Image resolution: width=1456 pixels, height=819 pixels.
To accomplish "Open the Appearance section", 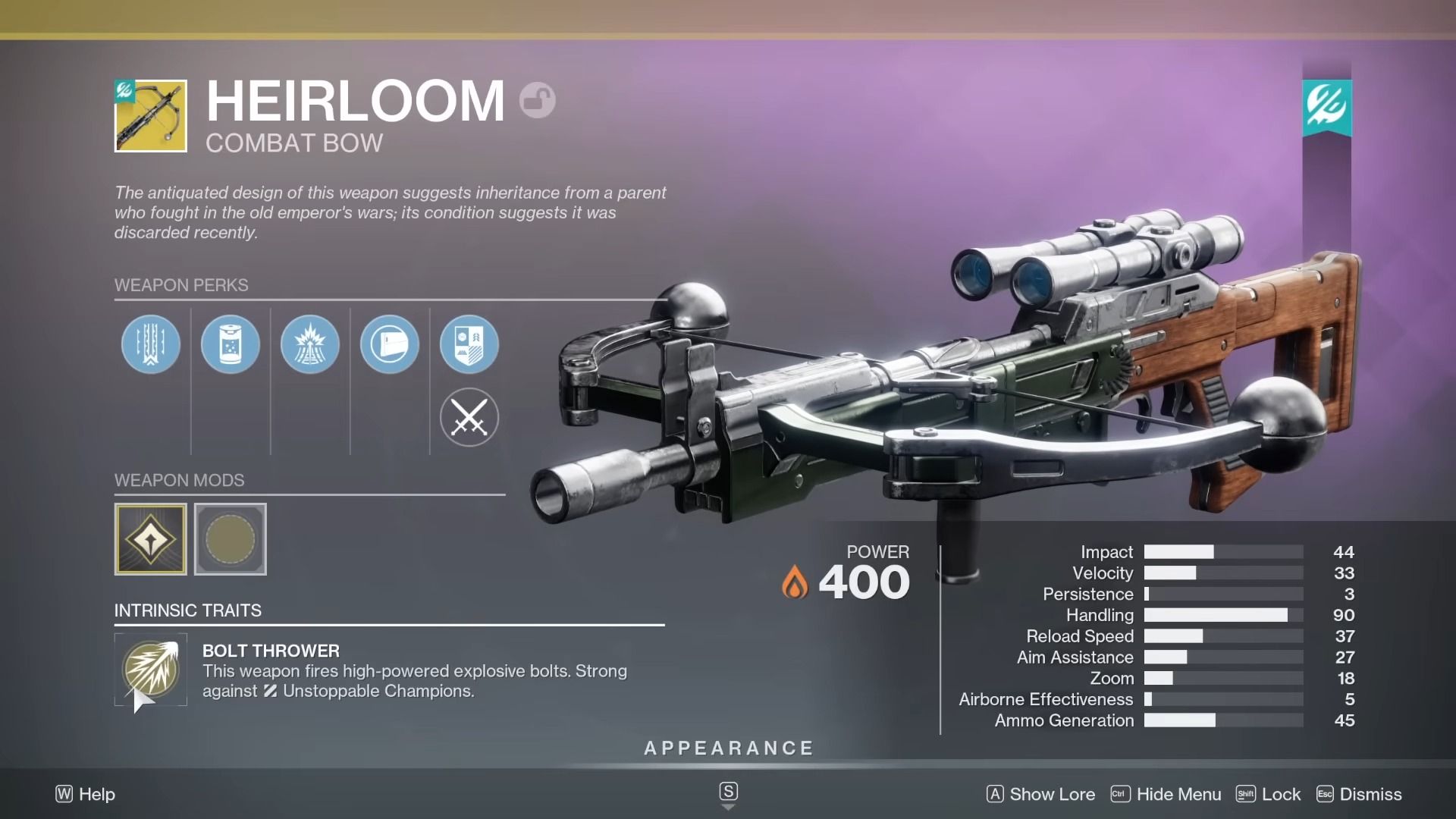I will tap(728, 748).
